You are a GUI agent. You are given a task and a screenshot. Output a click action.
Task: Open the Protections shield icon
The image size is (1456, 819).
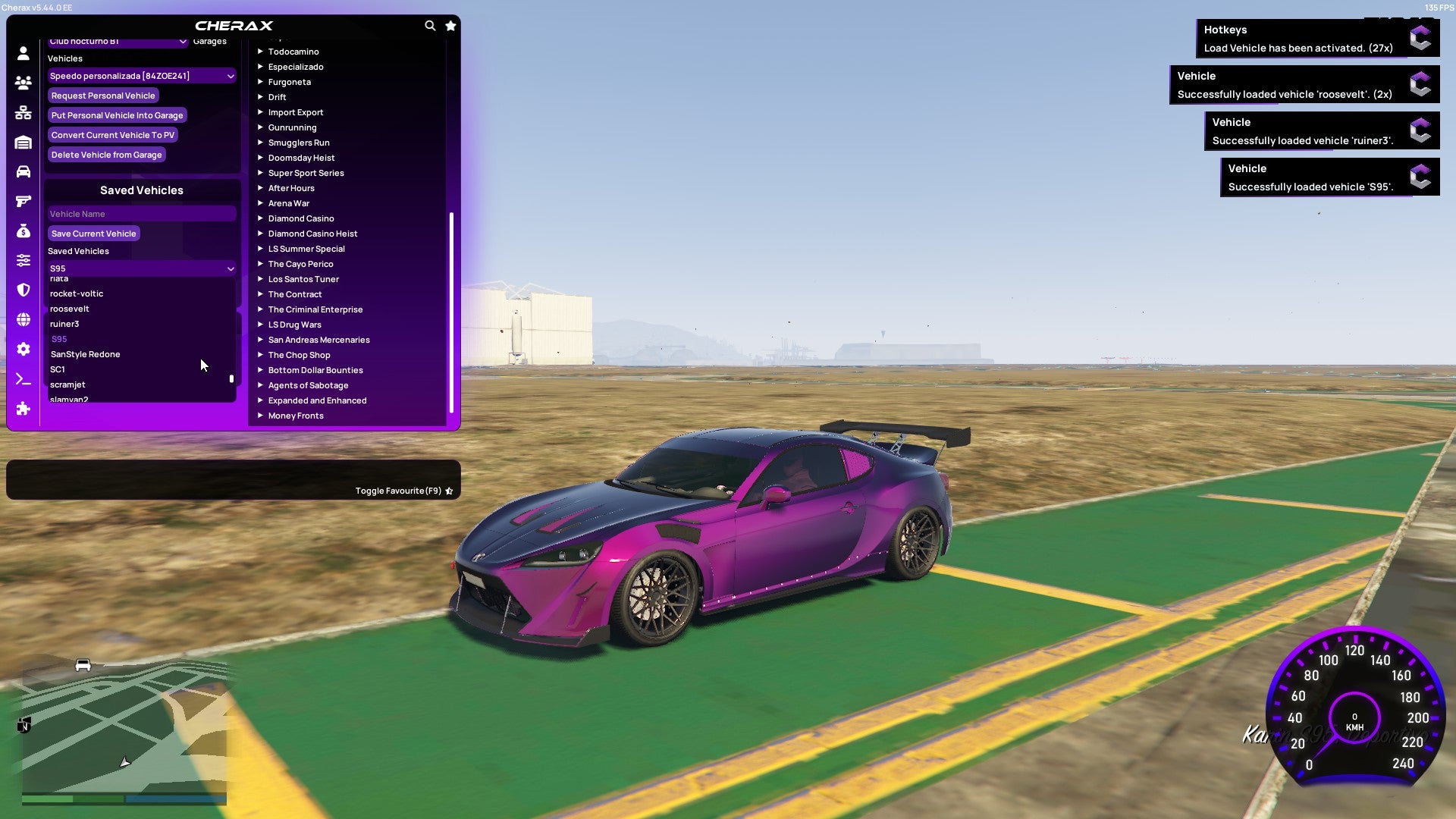(23, 290)
